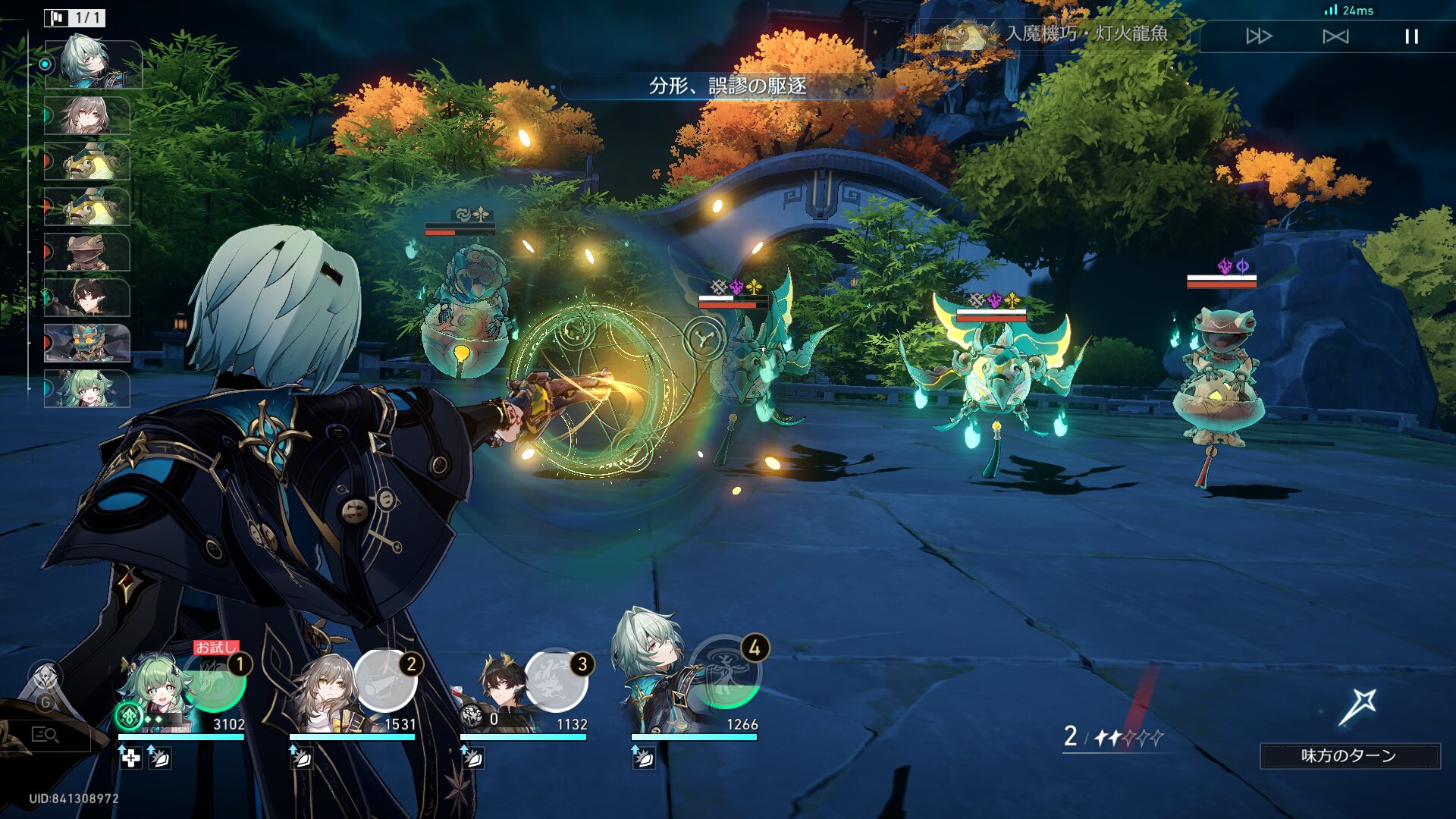Screen dimensions: 1456x819
Task: Use Dan Heng's dragon ultimate, button 3
Action: (x=557, y=681)
